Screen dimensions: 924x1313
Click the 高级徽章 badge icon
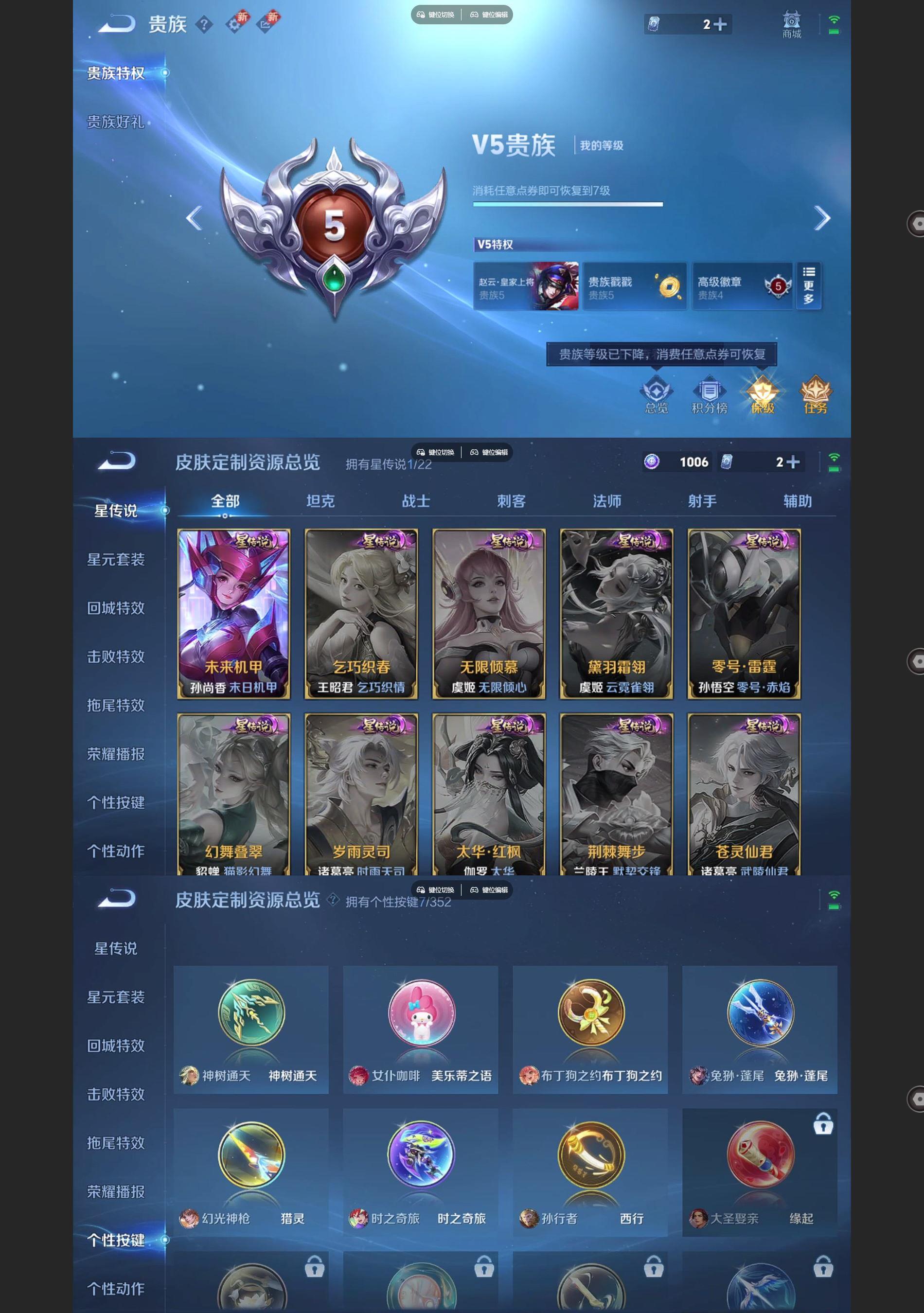742,285
